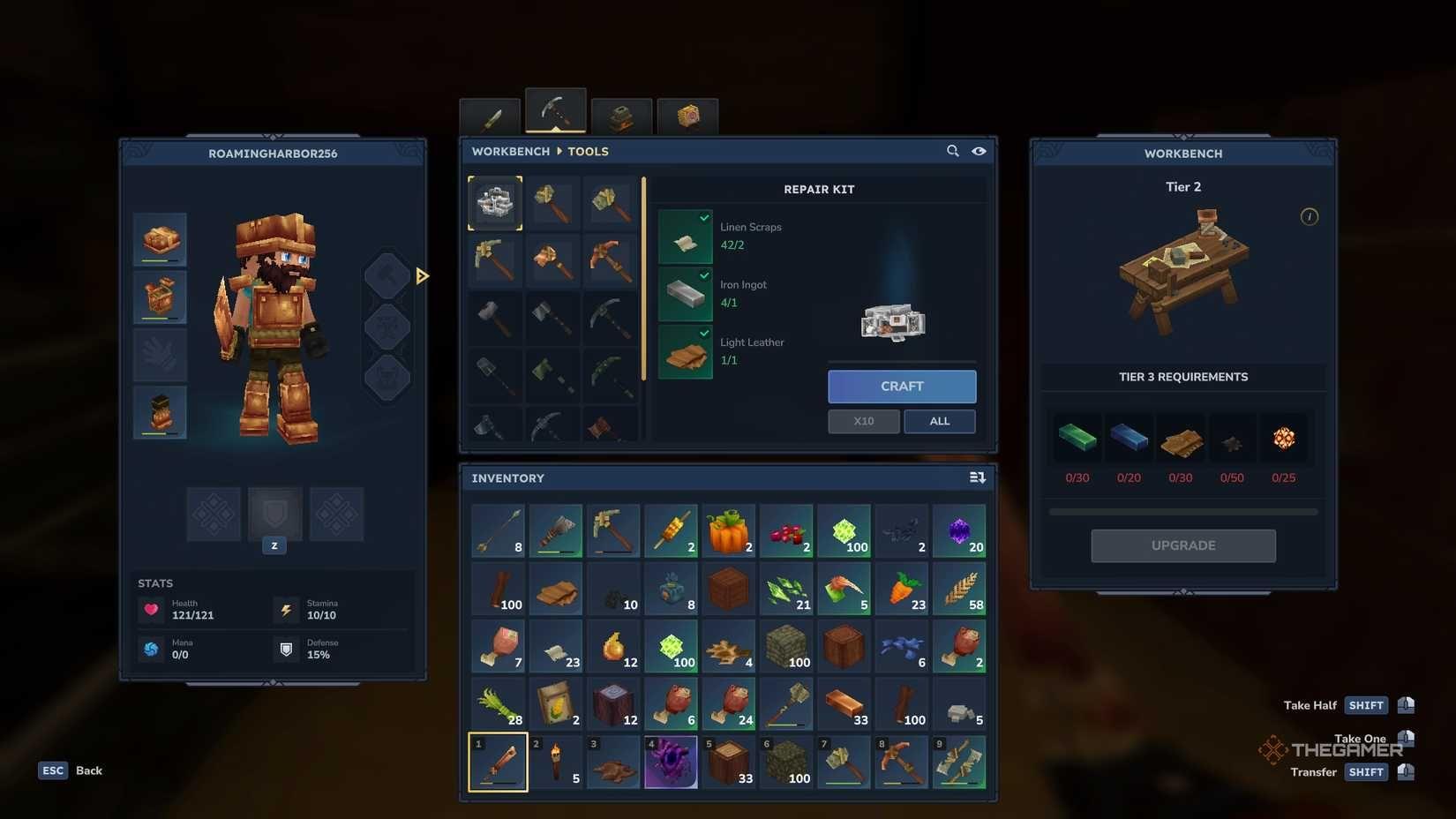Screen dimensions: 1456x819
Task: Click the info icon on the Tier 2 workbench panel
Action: (x=1310, y=216)
